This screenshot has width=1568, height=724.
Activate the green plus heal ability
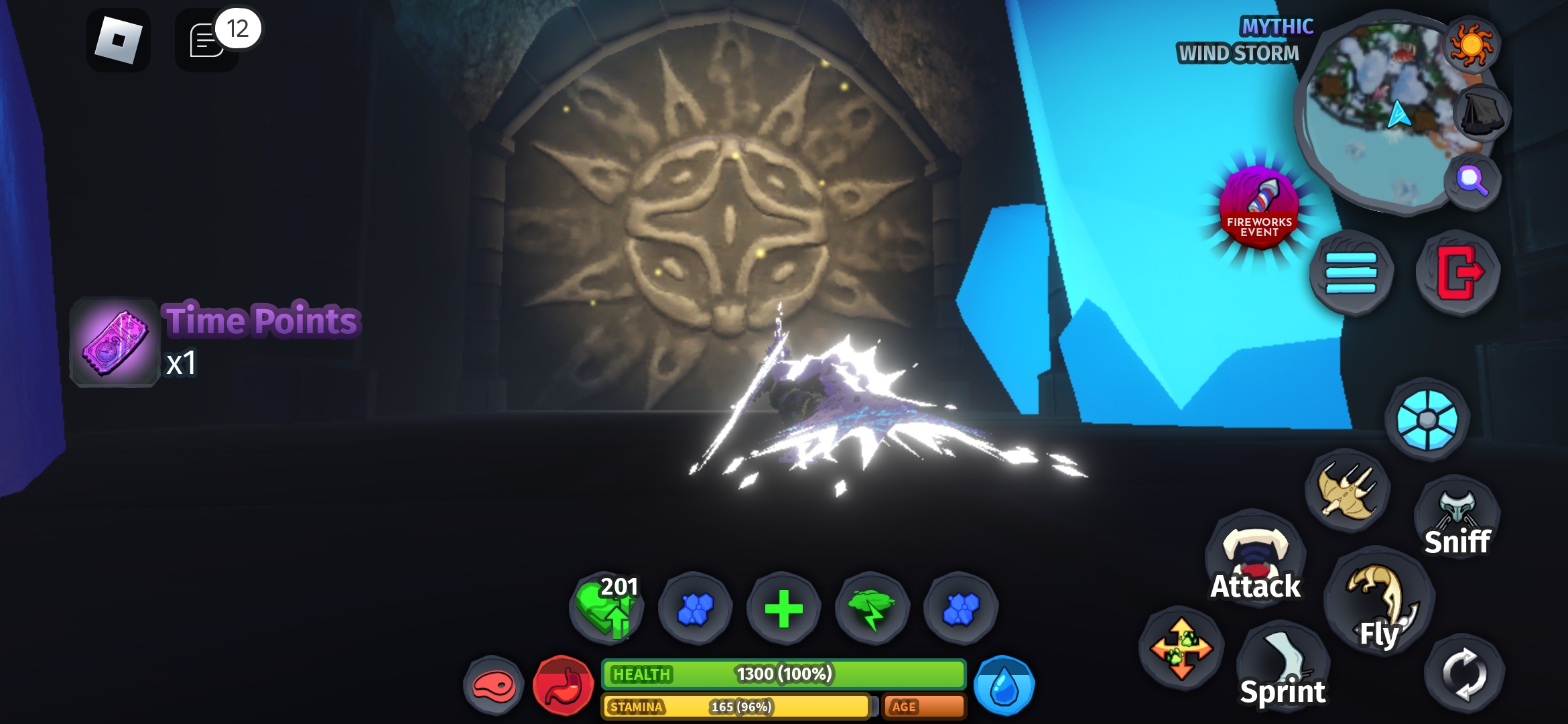[783, 609]
